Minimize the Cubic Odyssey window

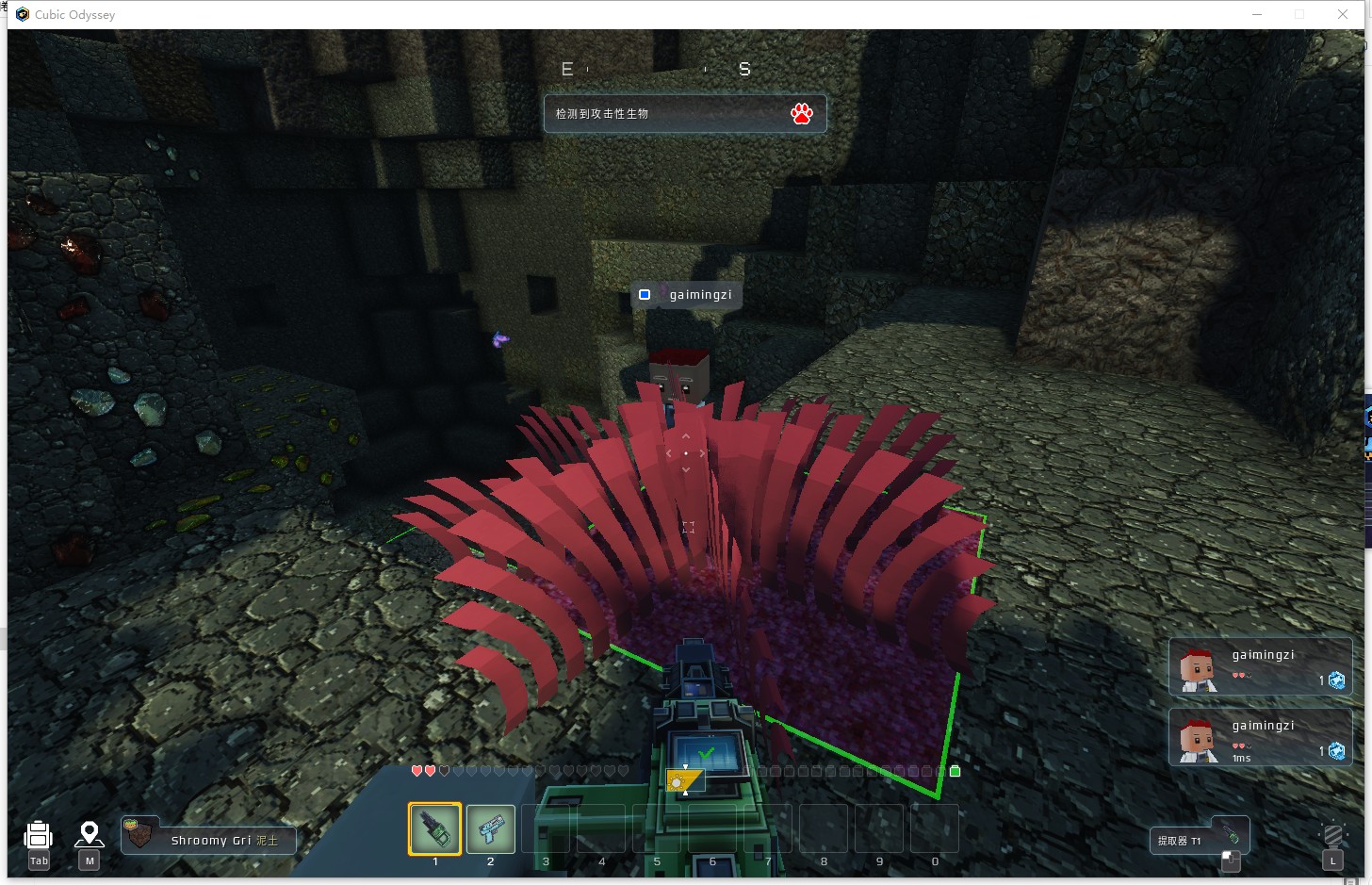(1257, 14)
